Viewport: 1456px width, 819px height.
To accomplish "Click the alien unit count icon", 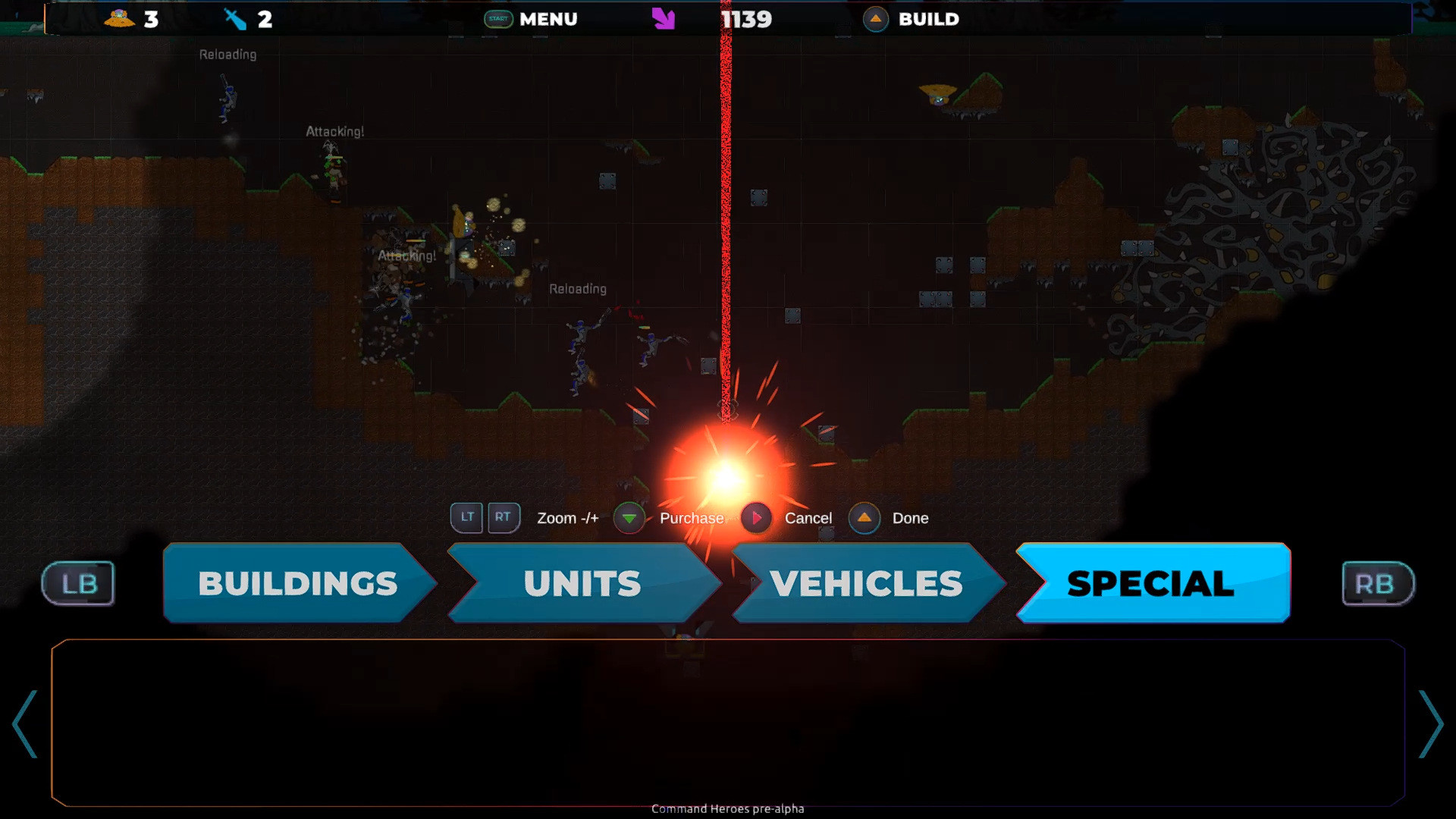I will pos(121,19).
